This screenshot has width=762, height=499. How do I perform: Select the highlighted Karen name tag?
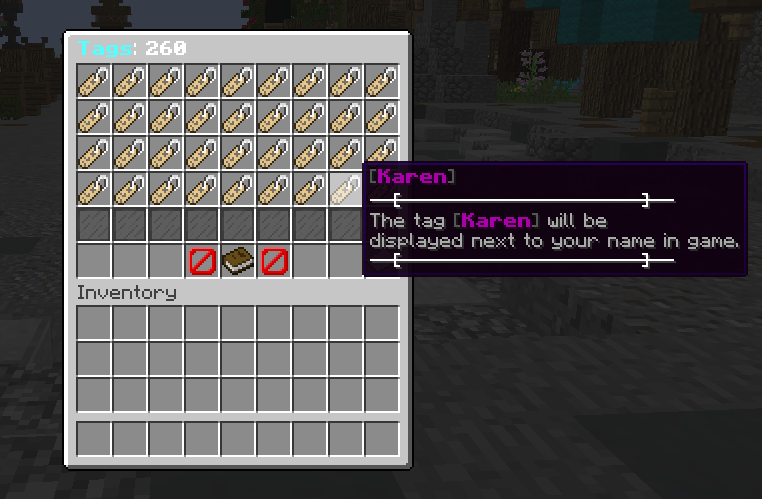[346, 188]
